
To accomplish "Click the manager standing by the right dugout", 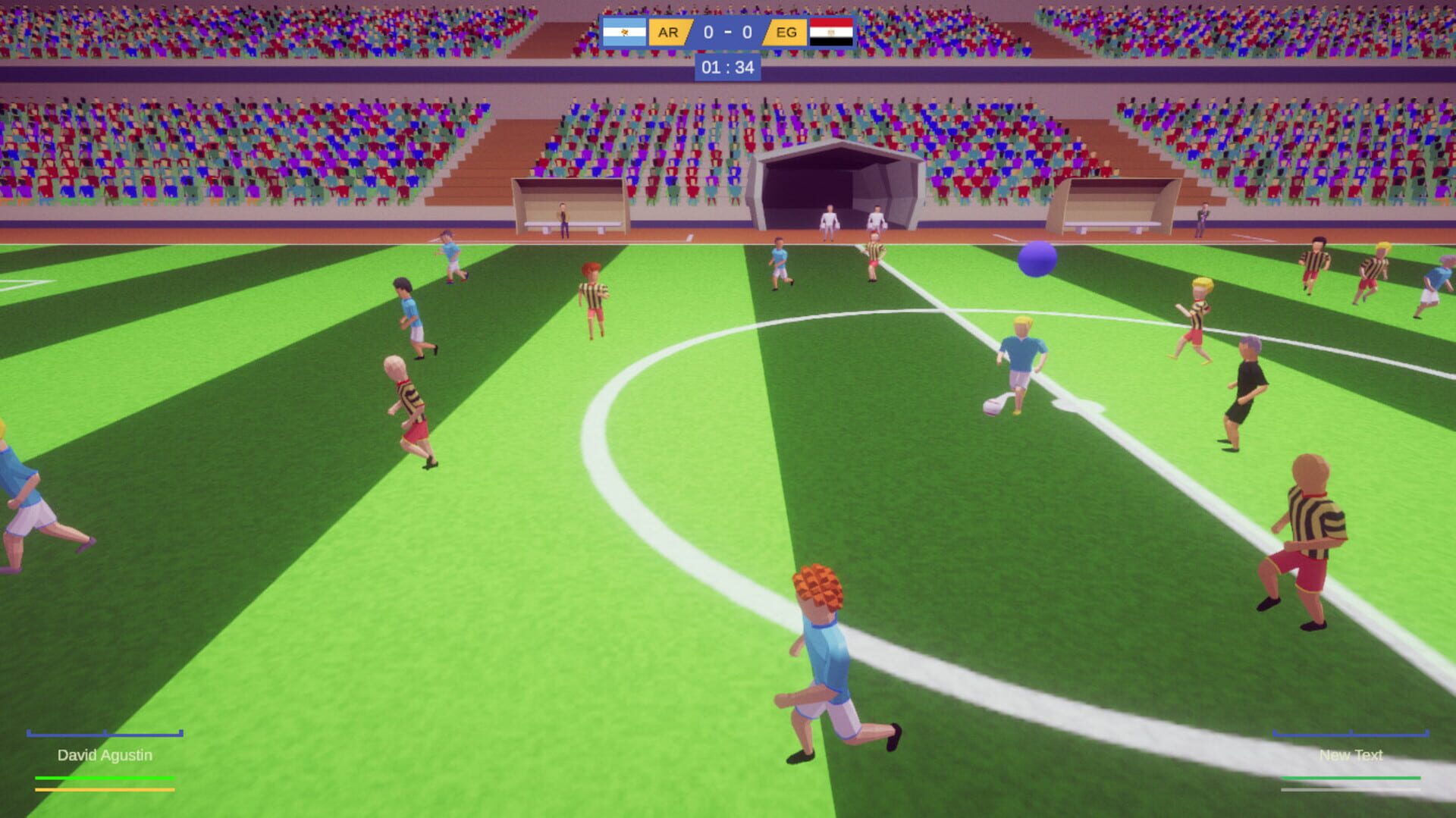I will pyautogui.click(x=1203, y=216).
